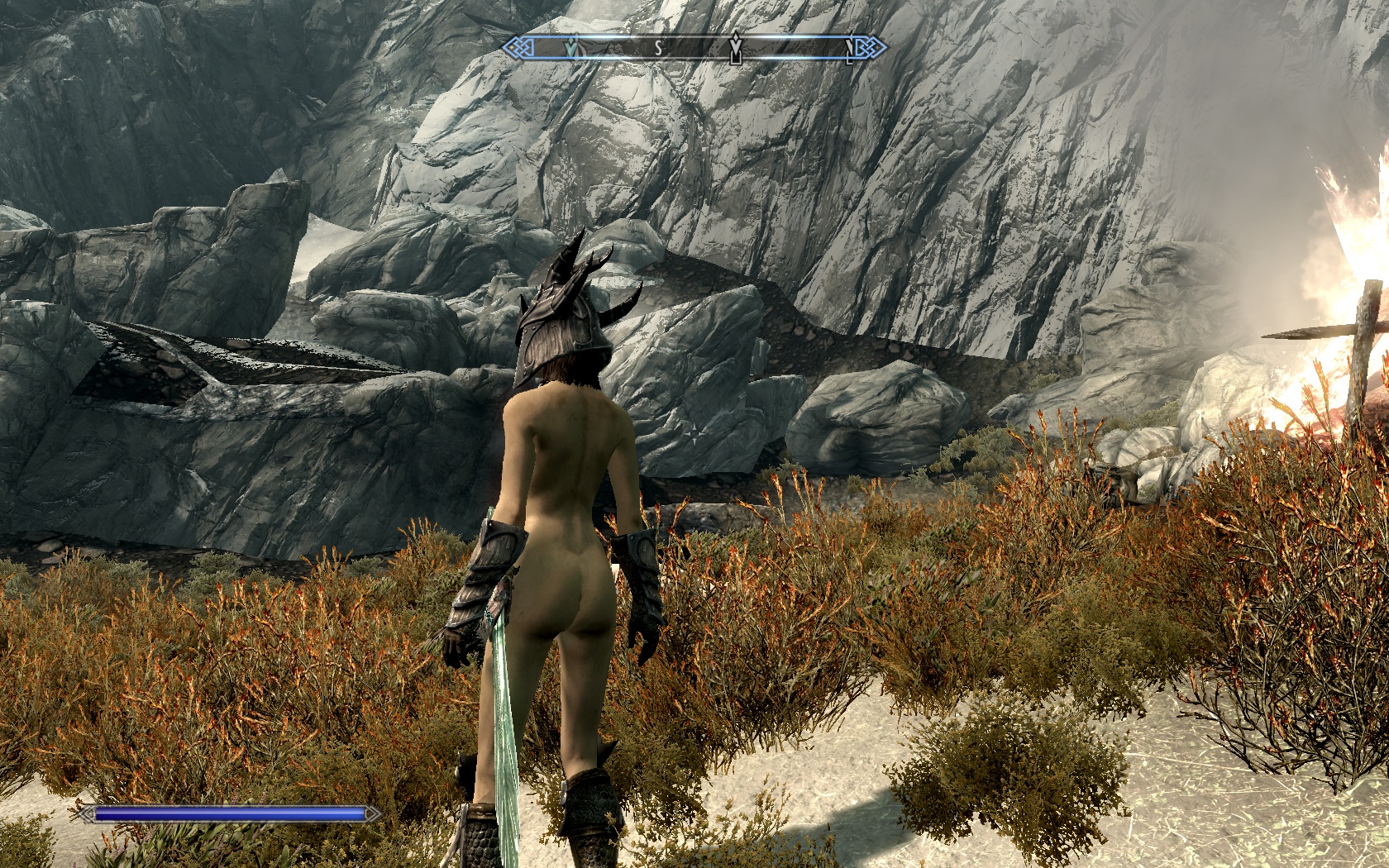Click the teal marker on the compass

pyautogui.click(x=570, y=49)
